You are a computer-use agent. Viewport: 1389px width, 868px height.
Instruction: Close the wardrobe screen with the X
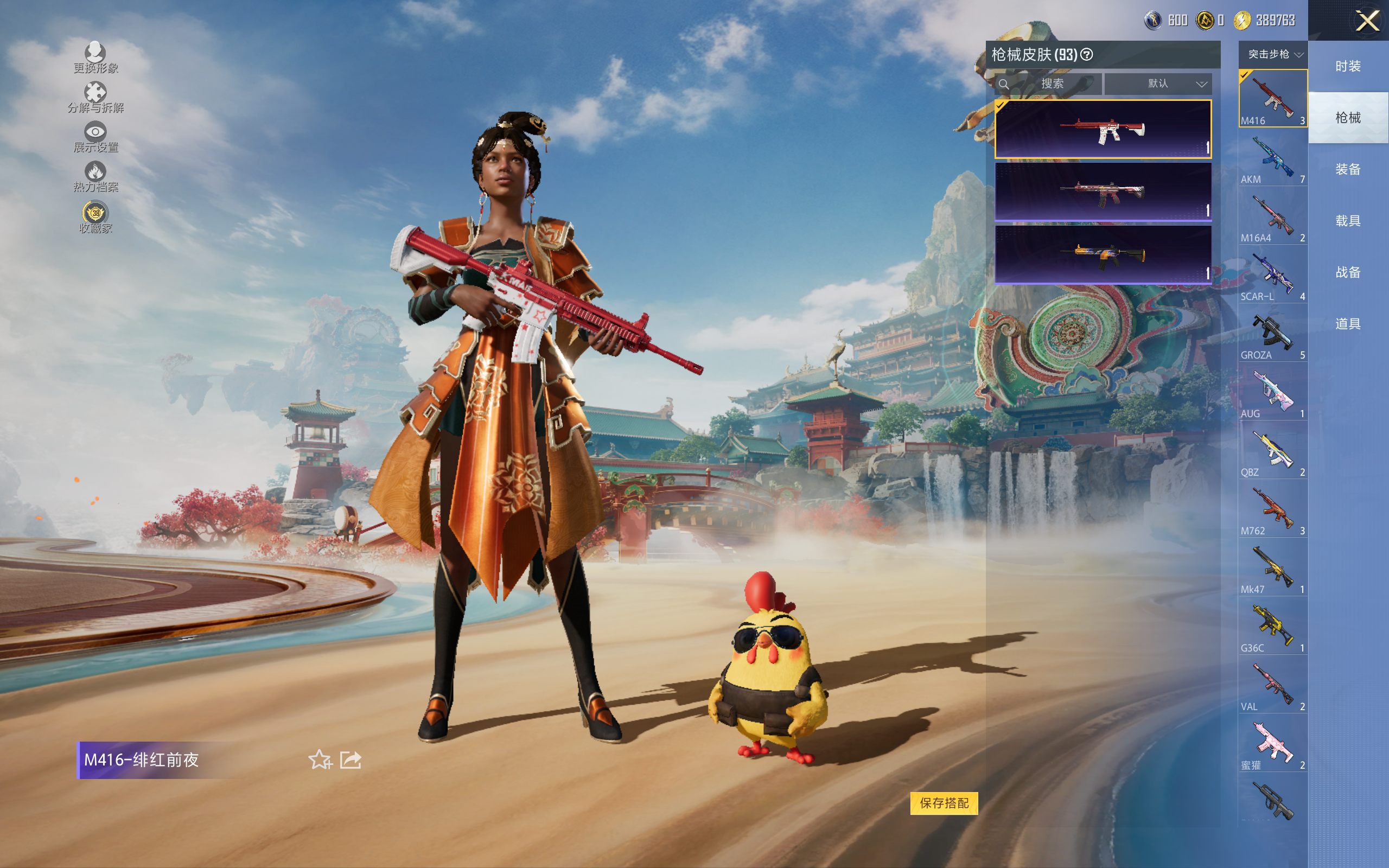pyautogui.click(x=1367, y=21)
